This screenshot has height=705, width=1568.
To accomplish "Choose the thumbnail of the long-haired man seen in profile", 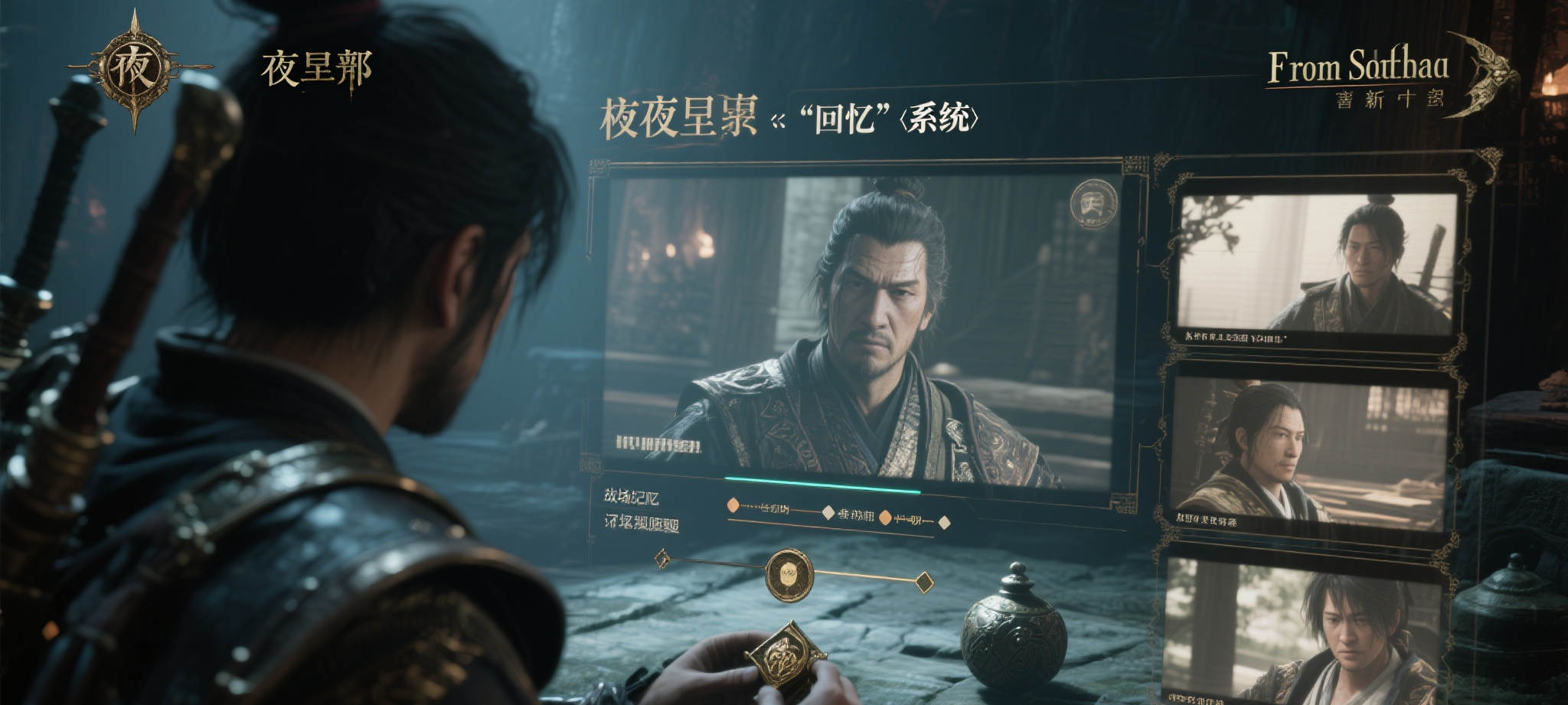I will coord(1309,453).
